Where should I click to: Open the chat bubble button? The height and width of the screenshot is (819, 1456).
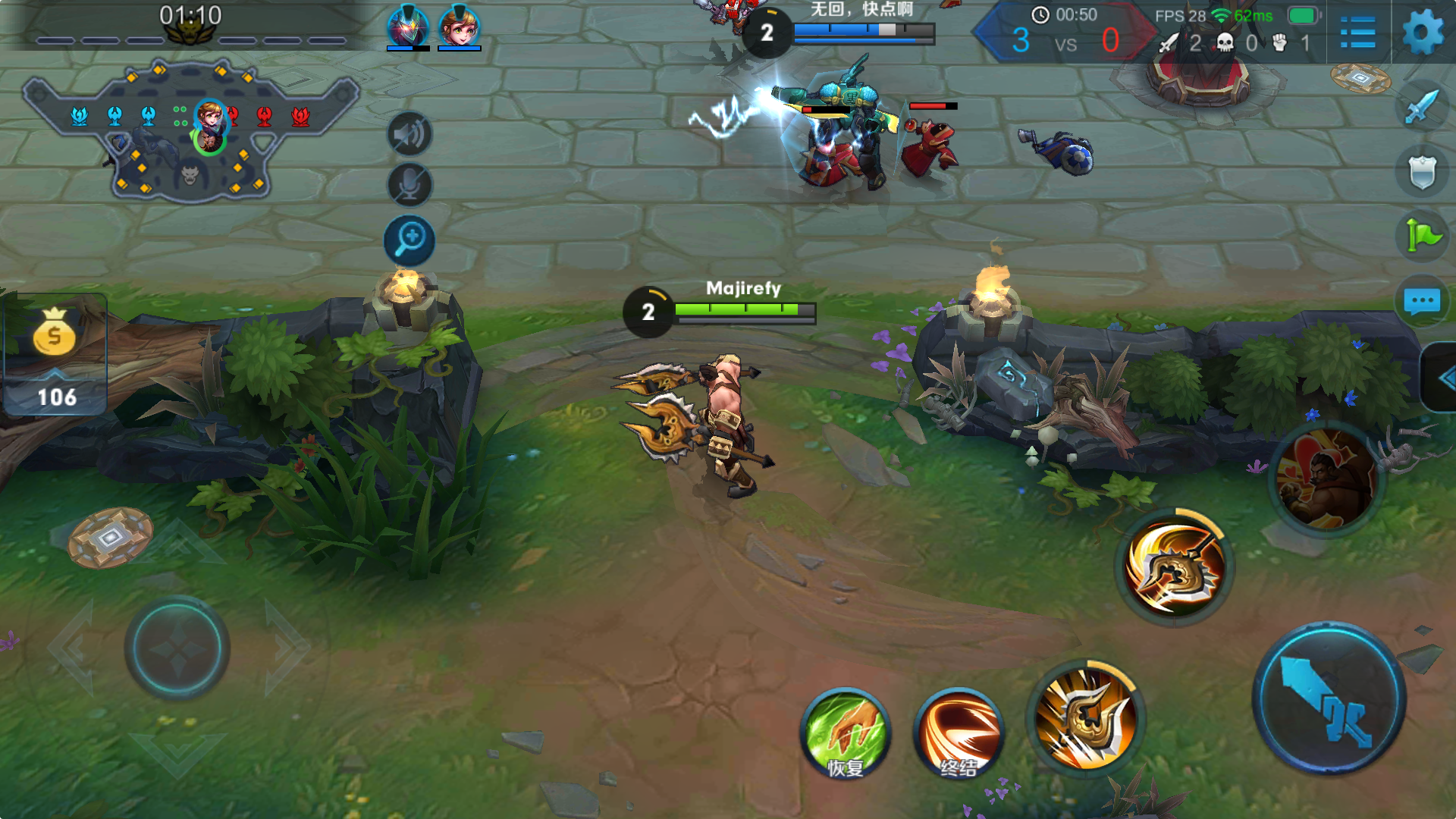tap(1421, 301)
